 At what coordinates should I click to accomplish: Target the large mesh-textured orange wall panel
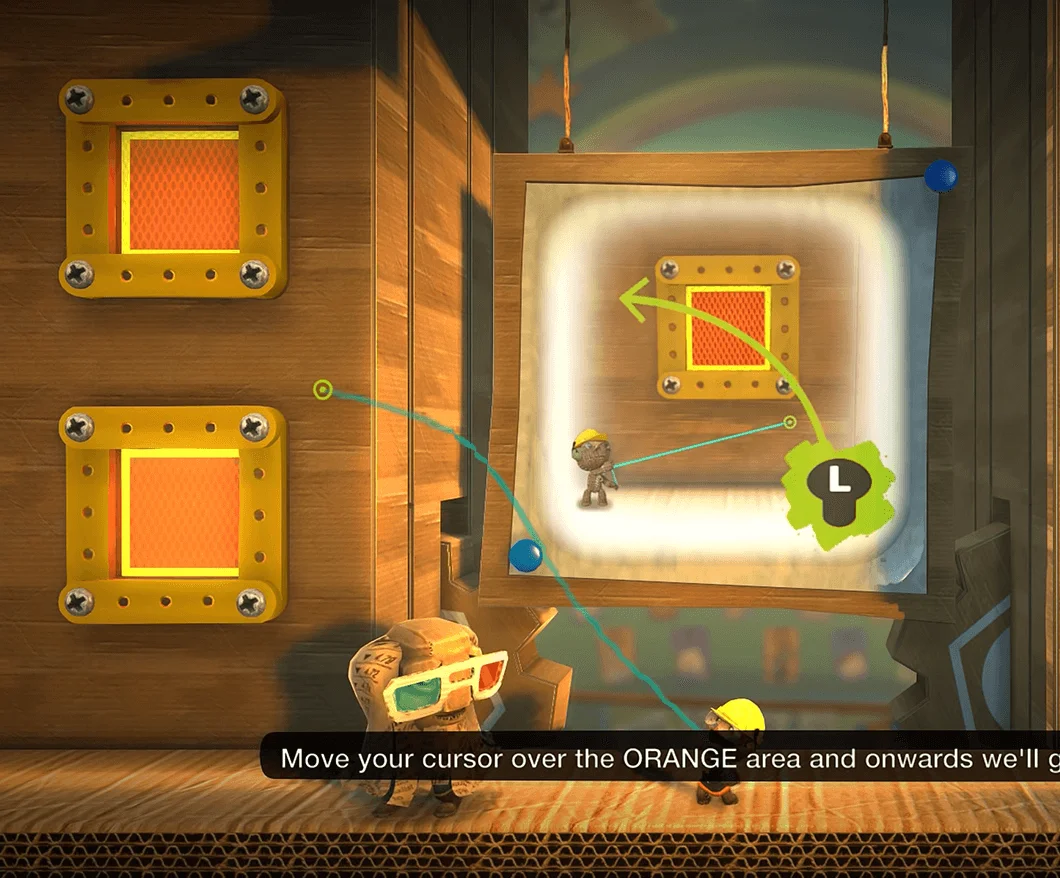180,192
